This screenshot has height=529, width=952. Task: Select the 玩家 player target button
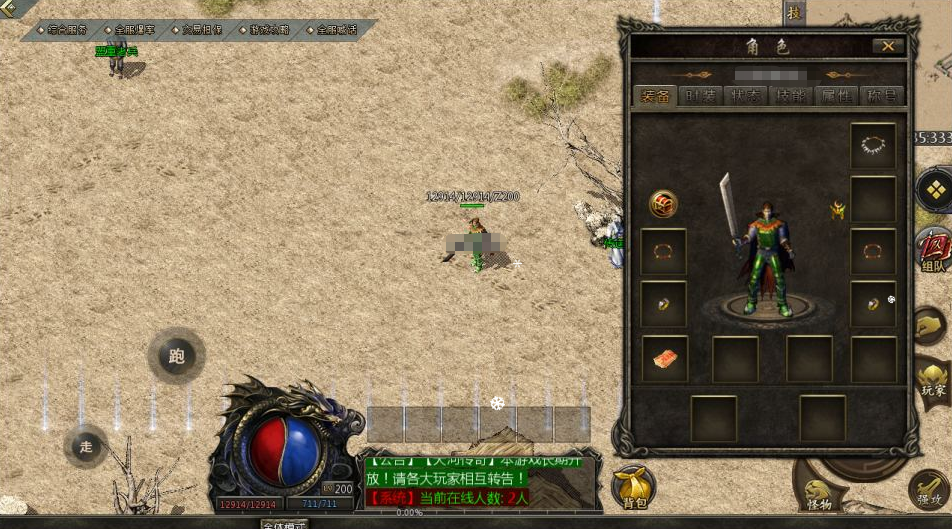point(932,380)
